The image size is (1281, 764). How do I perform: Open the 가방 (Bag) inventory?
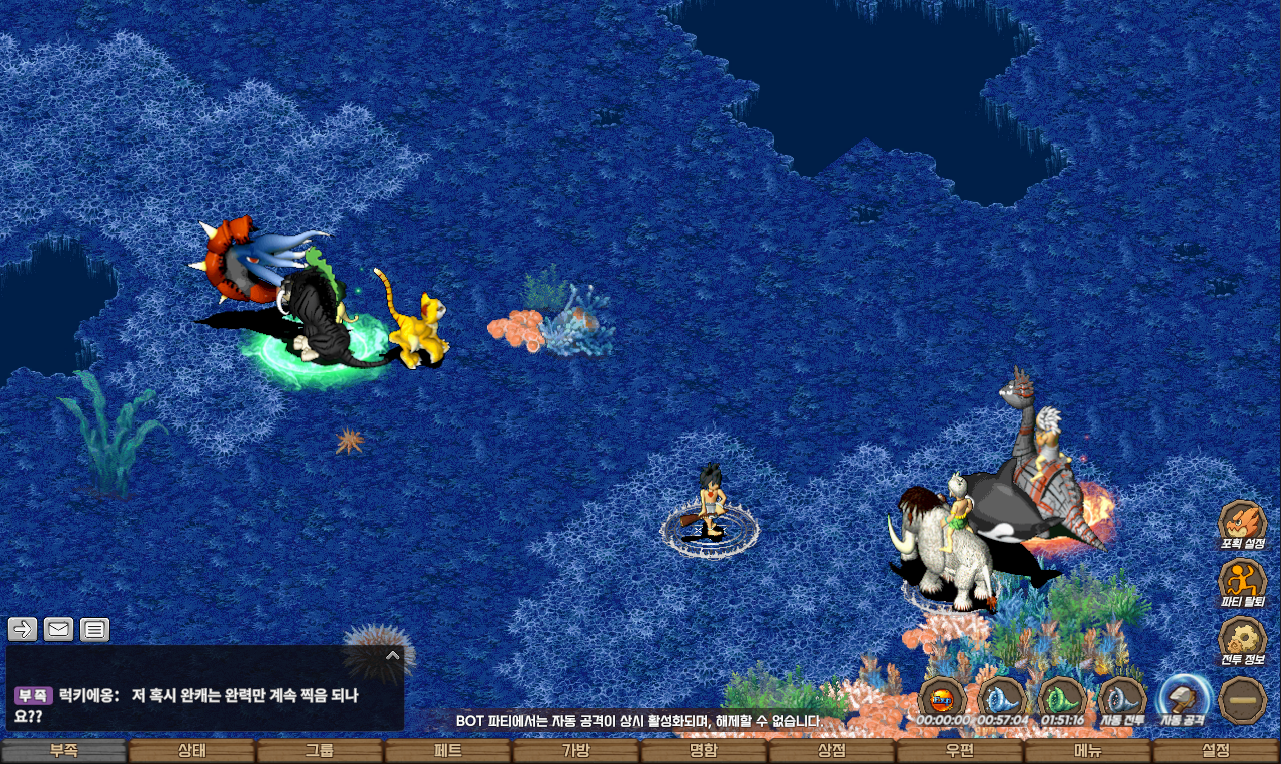tap(576, 751)
